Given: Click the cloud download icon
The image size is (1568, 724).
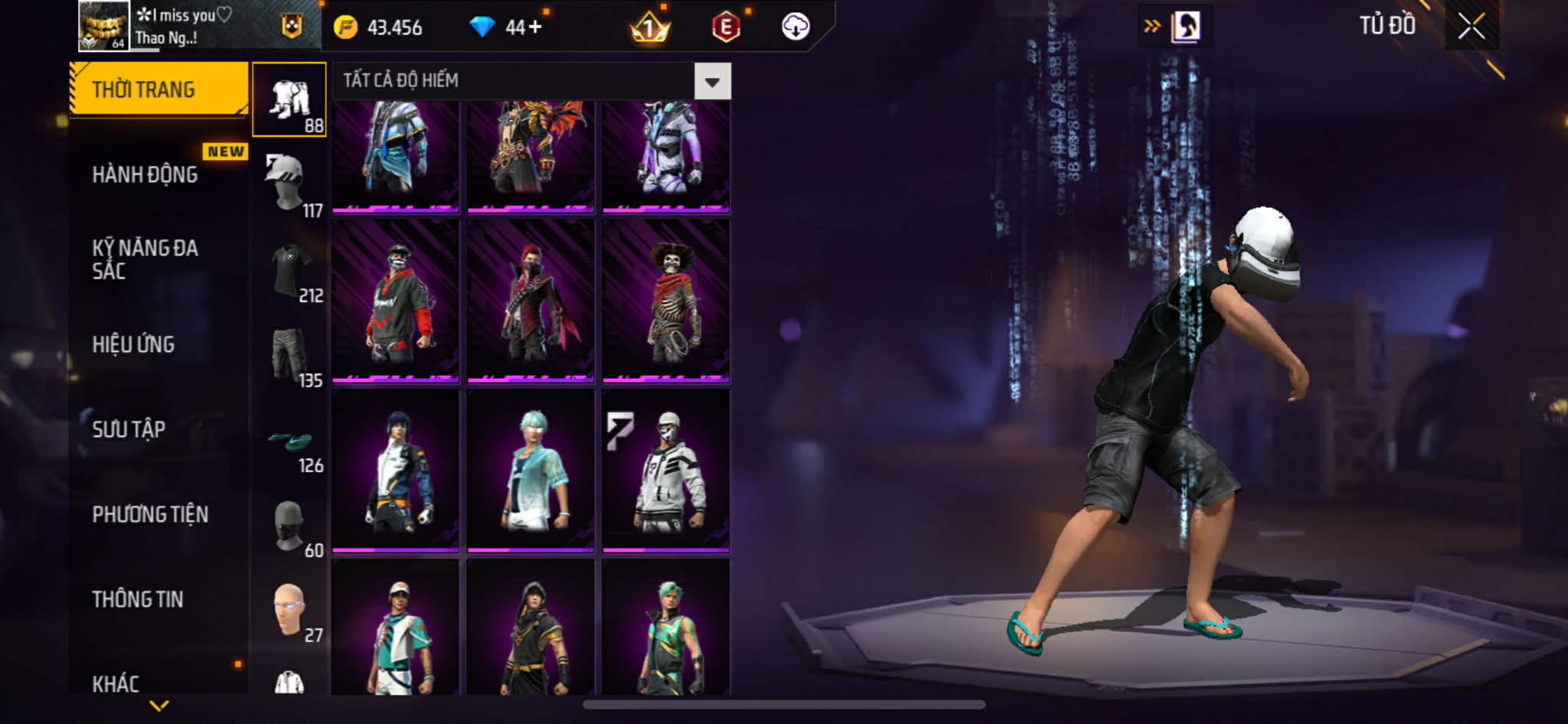Looking at the screenshot, I should (x=795, y=27).
